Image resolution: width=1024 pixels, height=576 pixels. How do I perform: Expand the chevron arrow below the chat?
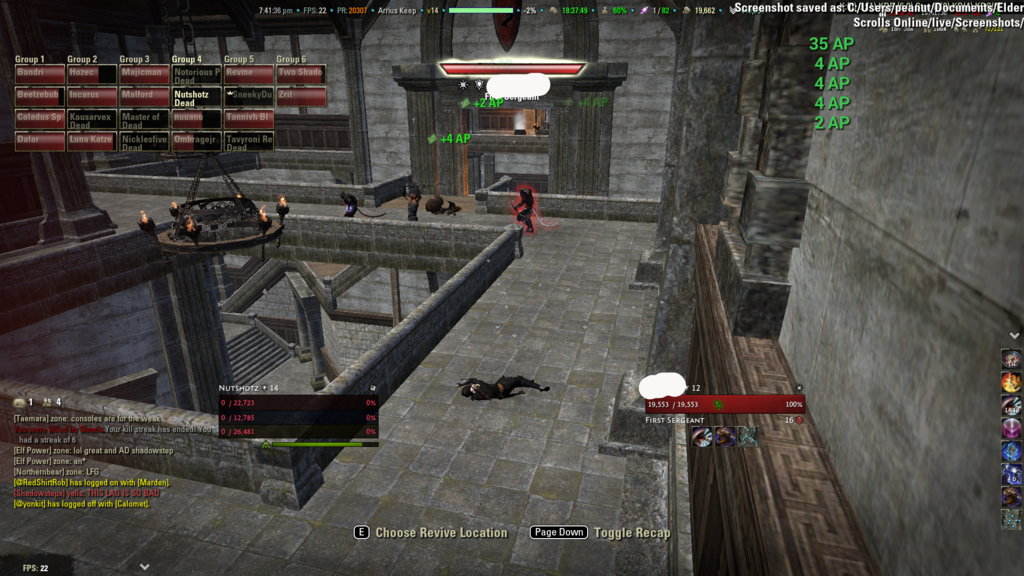(x=145, y=566)
